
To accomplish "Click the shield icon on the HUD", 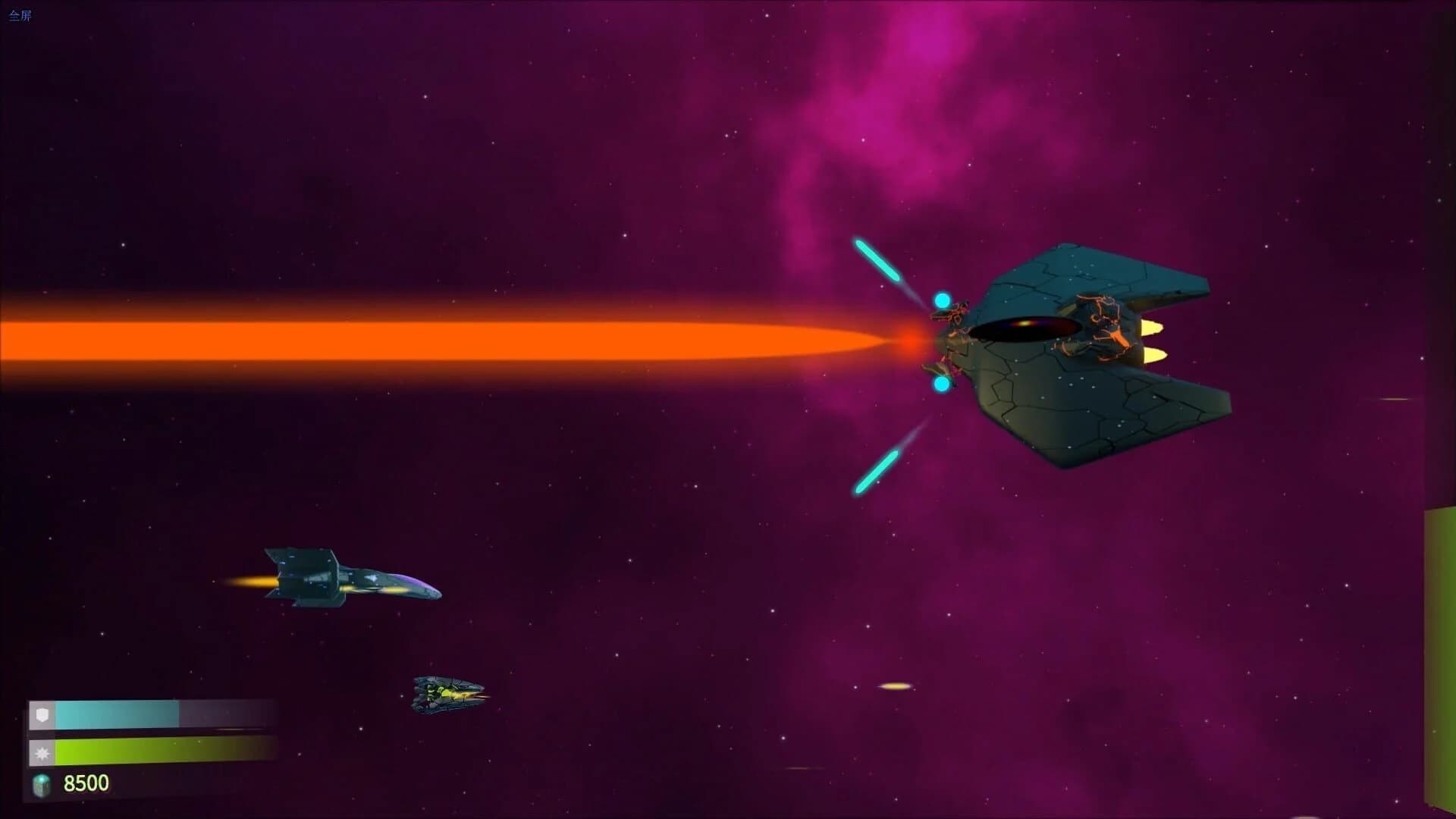I will (43, 713).
